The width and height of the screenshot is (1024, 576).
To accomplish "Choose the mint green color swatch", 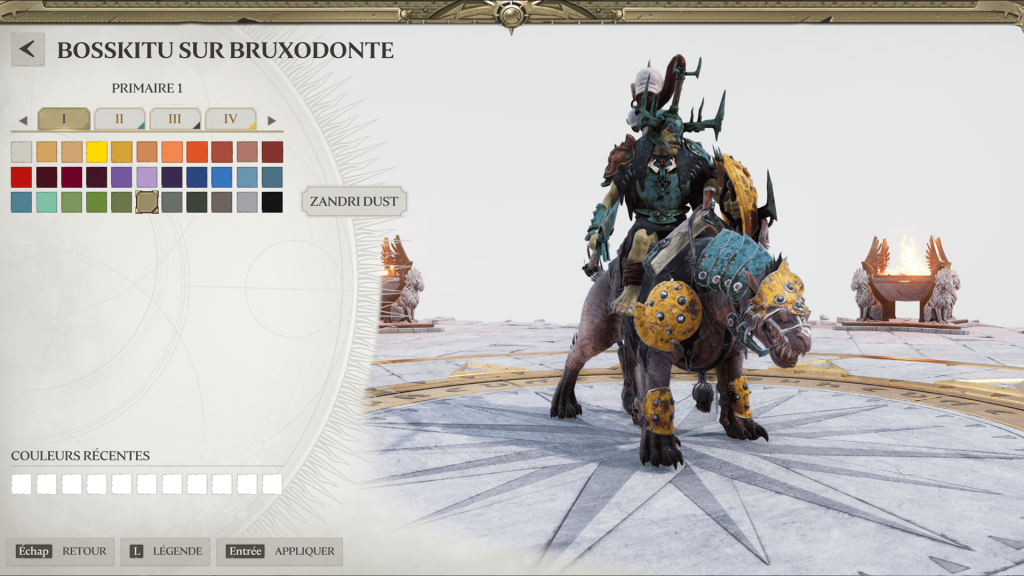I will pyautogui.click(x=47, y=202).
